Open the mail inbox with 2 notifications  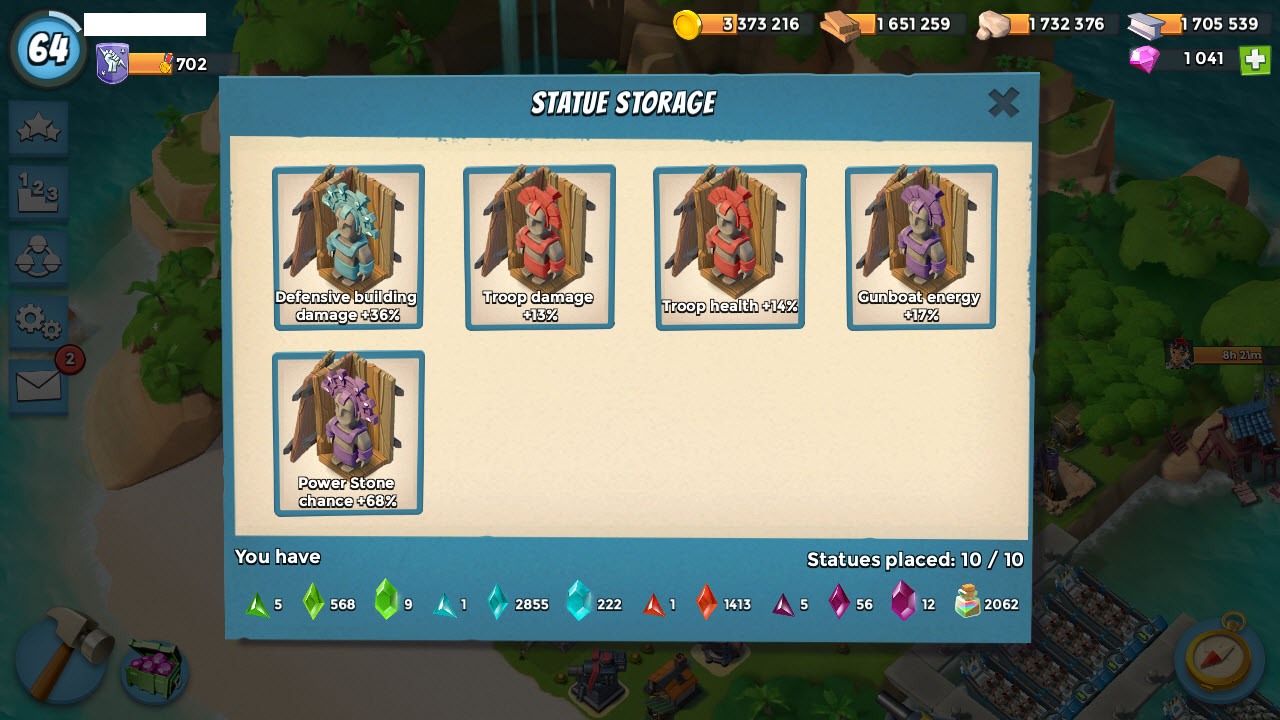pyautogui.click(x=39, y=386)
